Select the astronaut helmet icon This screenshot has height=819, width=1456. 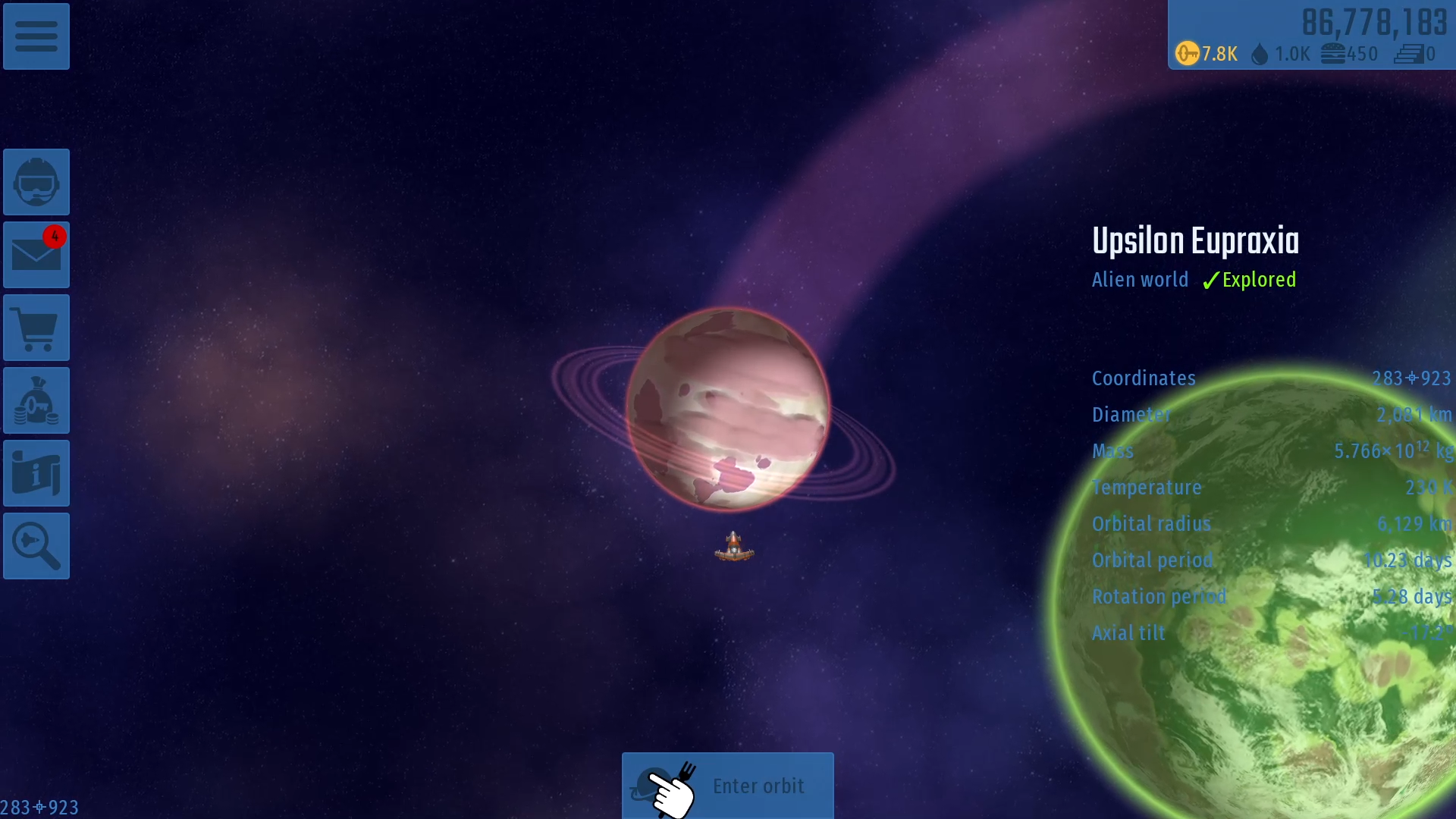coord(36,182)
